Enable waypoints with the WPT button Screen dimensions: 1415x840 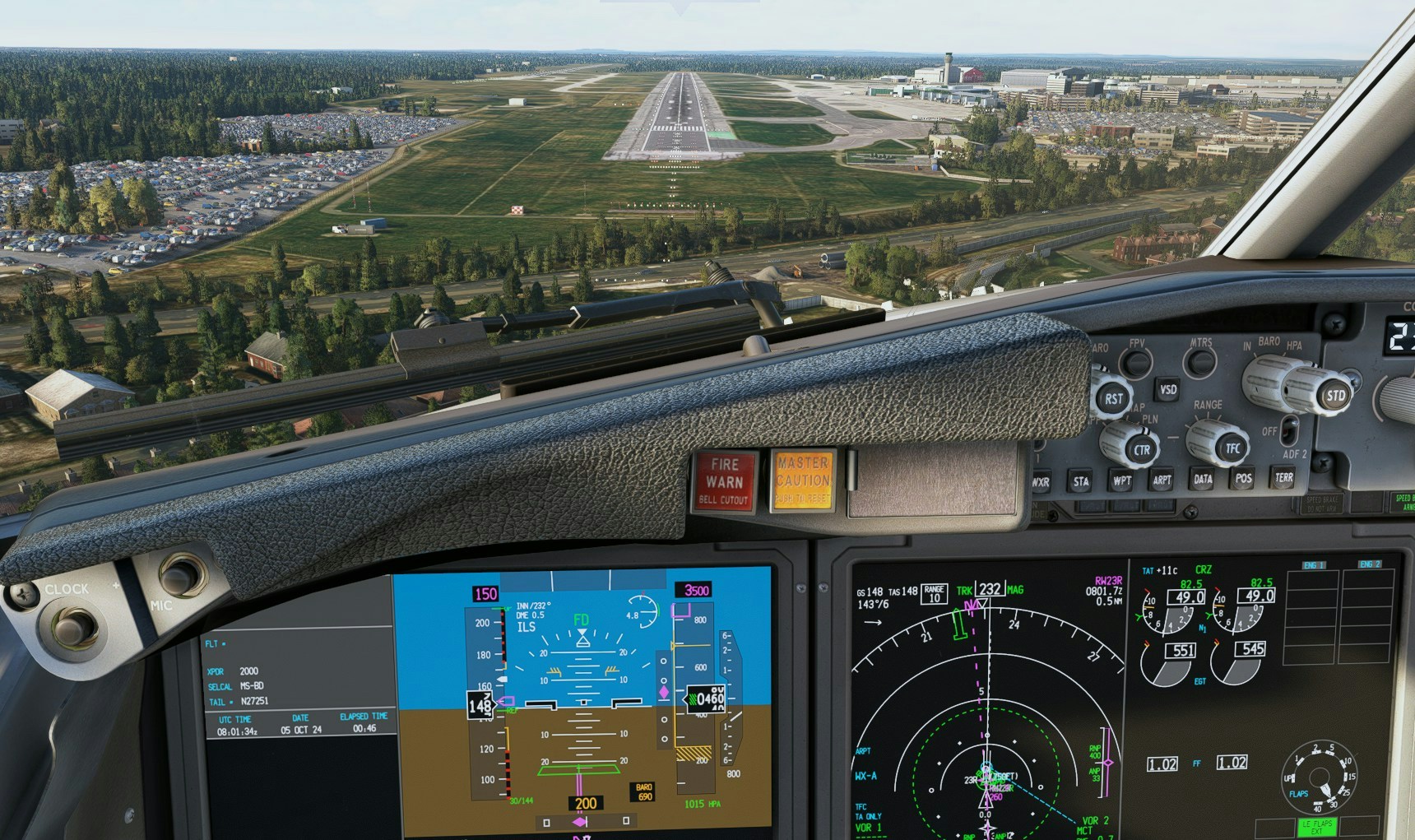pos(1121,480)
